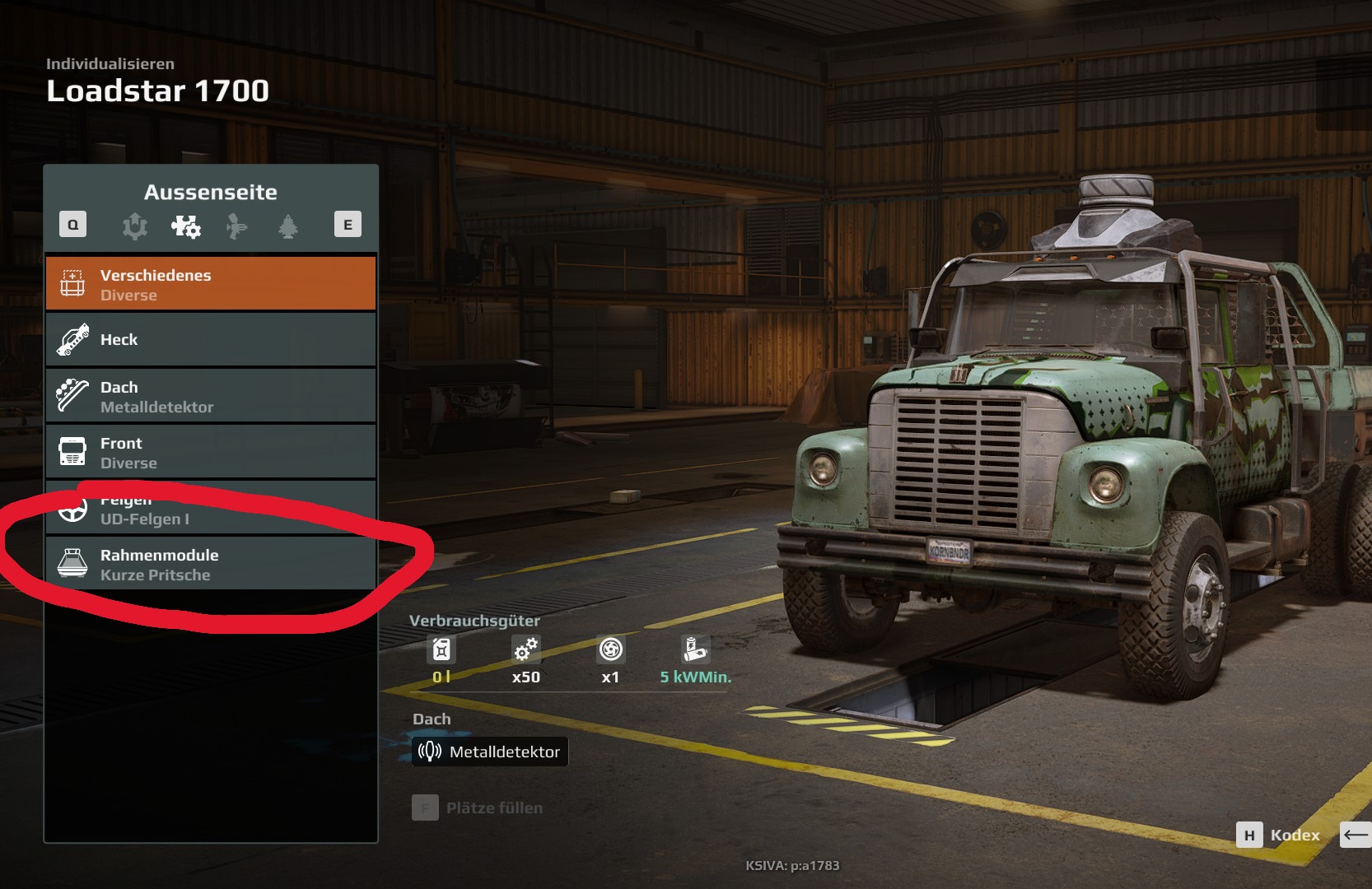Select the puzzle piece and gear tab
1372x889 pixels.
coord(185,226)
